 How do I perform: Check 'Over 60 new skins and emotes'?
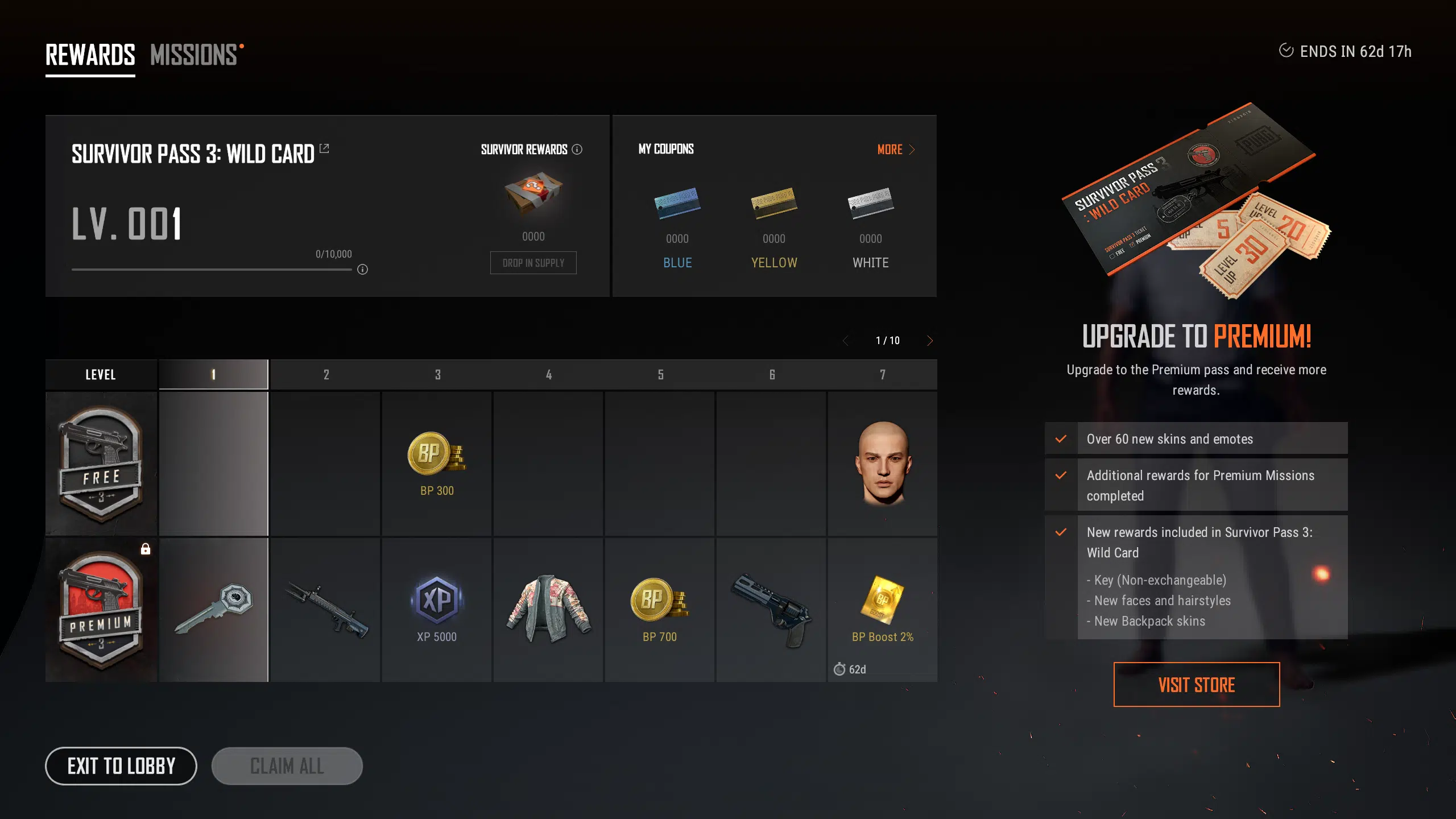(x=1060, y=439)
